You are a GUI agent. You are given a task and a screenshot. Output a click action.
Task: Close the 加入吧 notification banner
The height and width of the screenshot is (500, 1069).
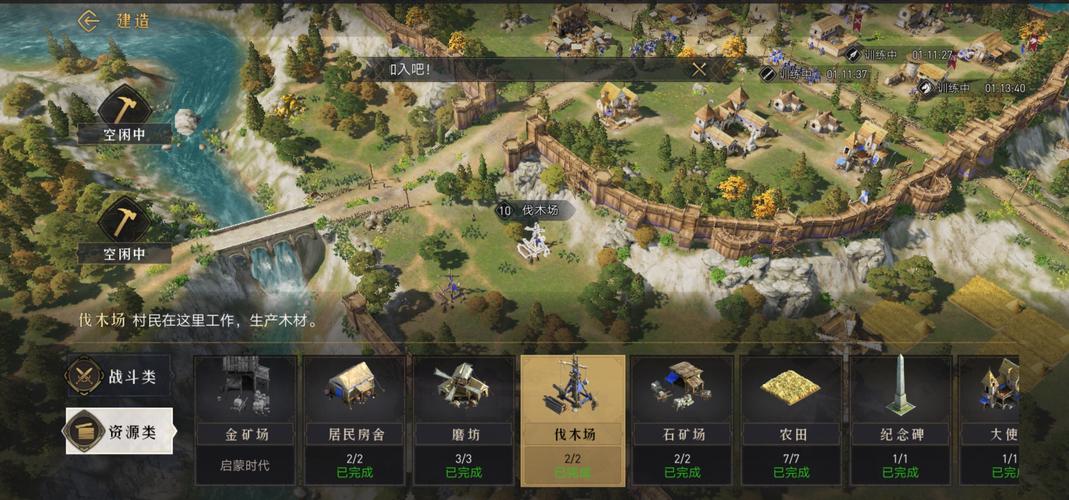(699, 69)
